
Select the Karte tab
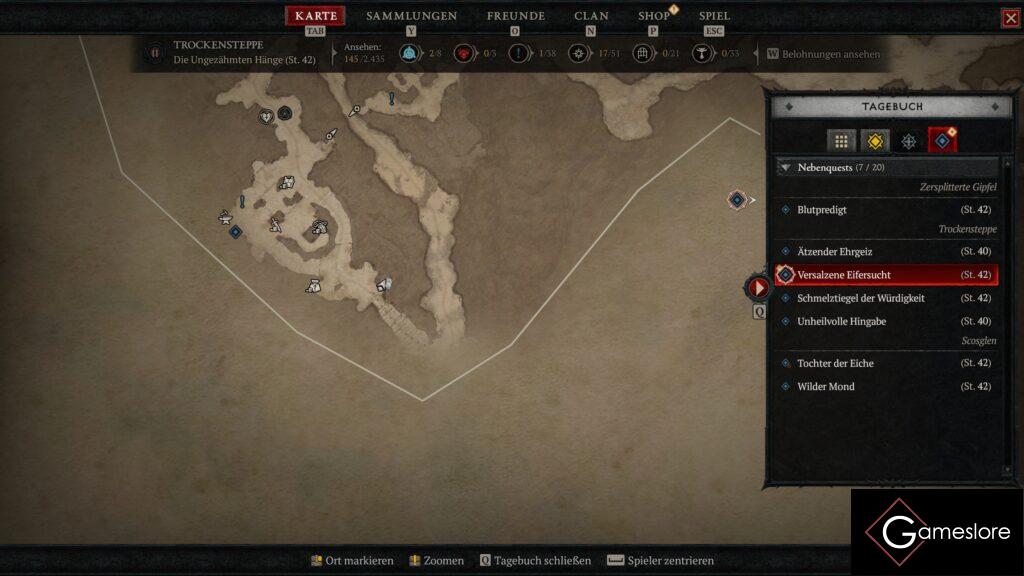(x=316, y=16)
